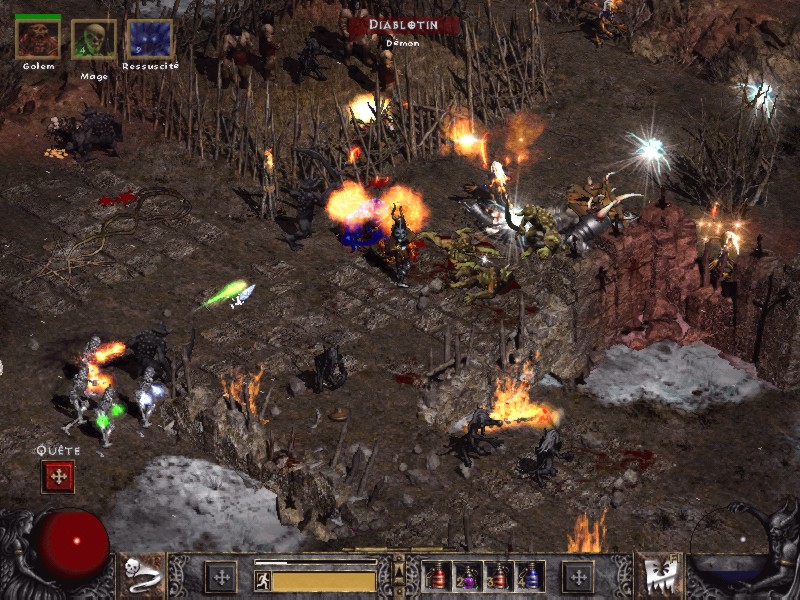Change the right skill with white claw icon
The width and height of the screenshot is (800, 600).
658,574
